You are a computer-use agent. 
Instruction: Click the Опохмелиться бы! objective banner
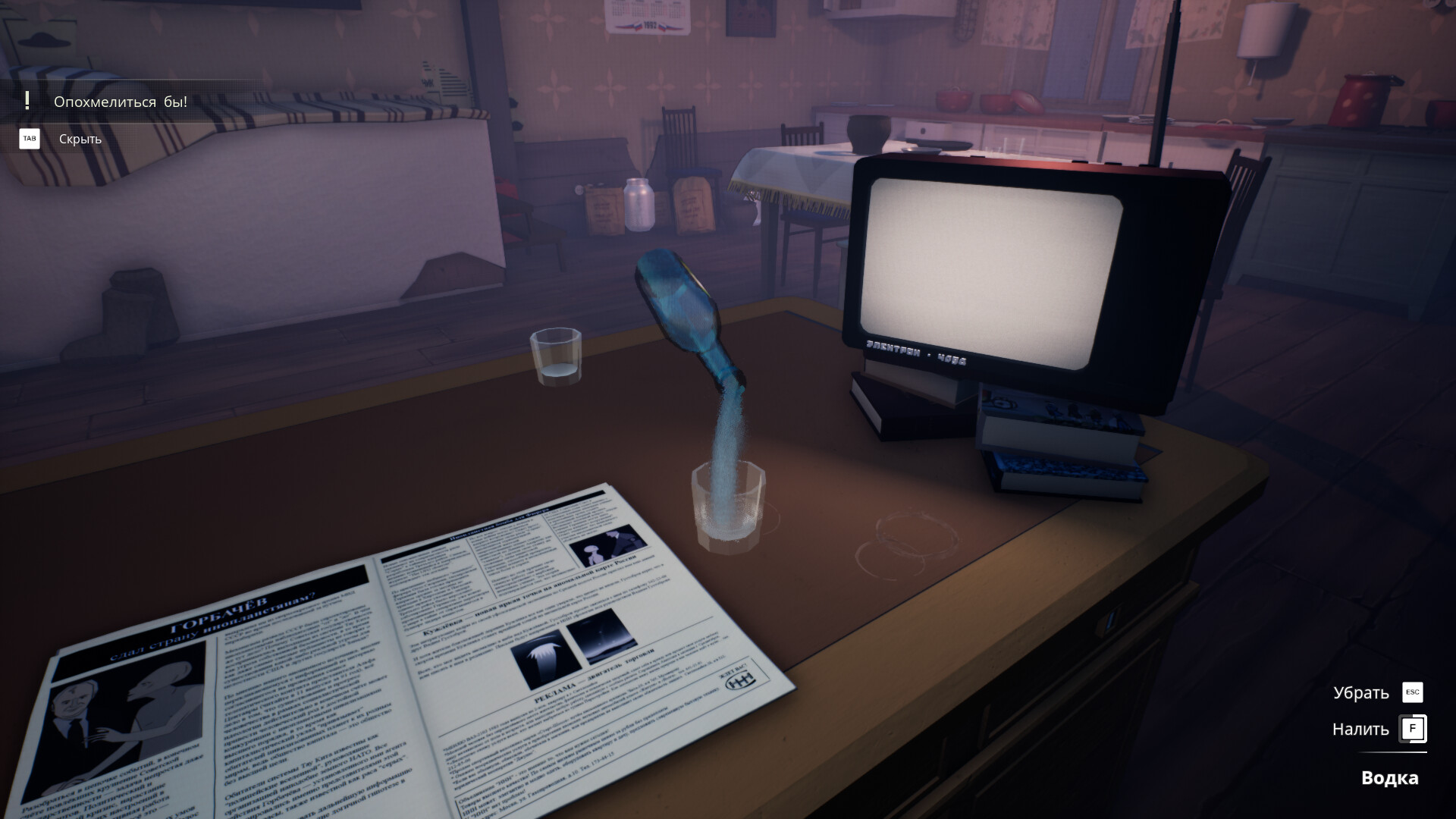coord(118,101)
